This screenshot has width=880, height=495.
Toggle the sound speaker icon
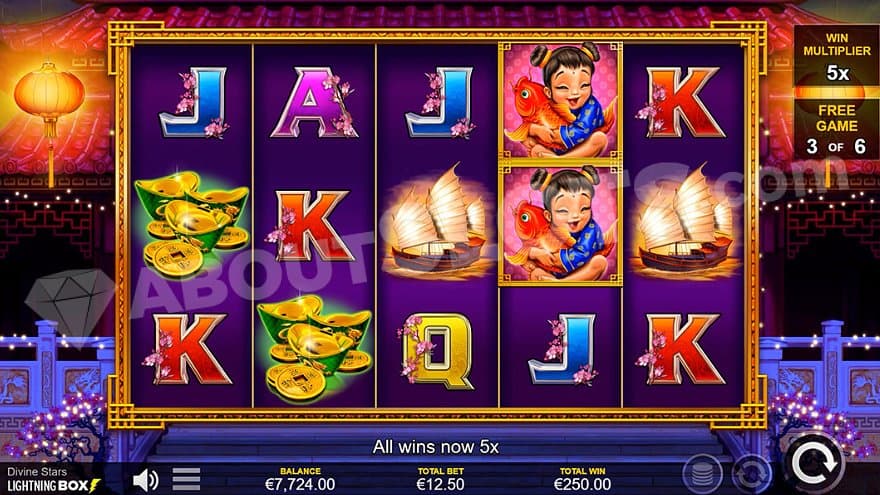click(145, 479)
